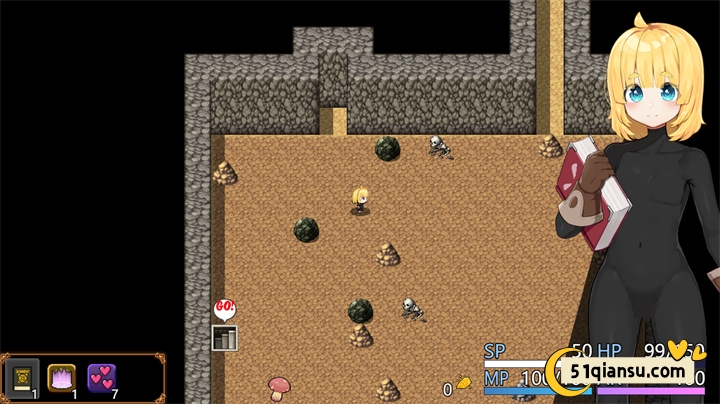Image resolution: width=720 pixels, height=404 pixels.
Task: Use the three pink hearts skill
Action: coord(101,378)
